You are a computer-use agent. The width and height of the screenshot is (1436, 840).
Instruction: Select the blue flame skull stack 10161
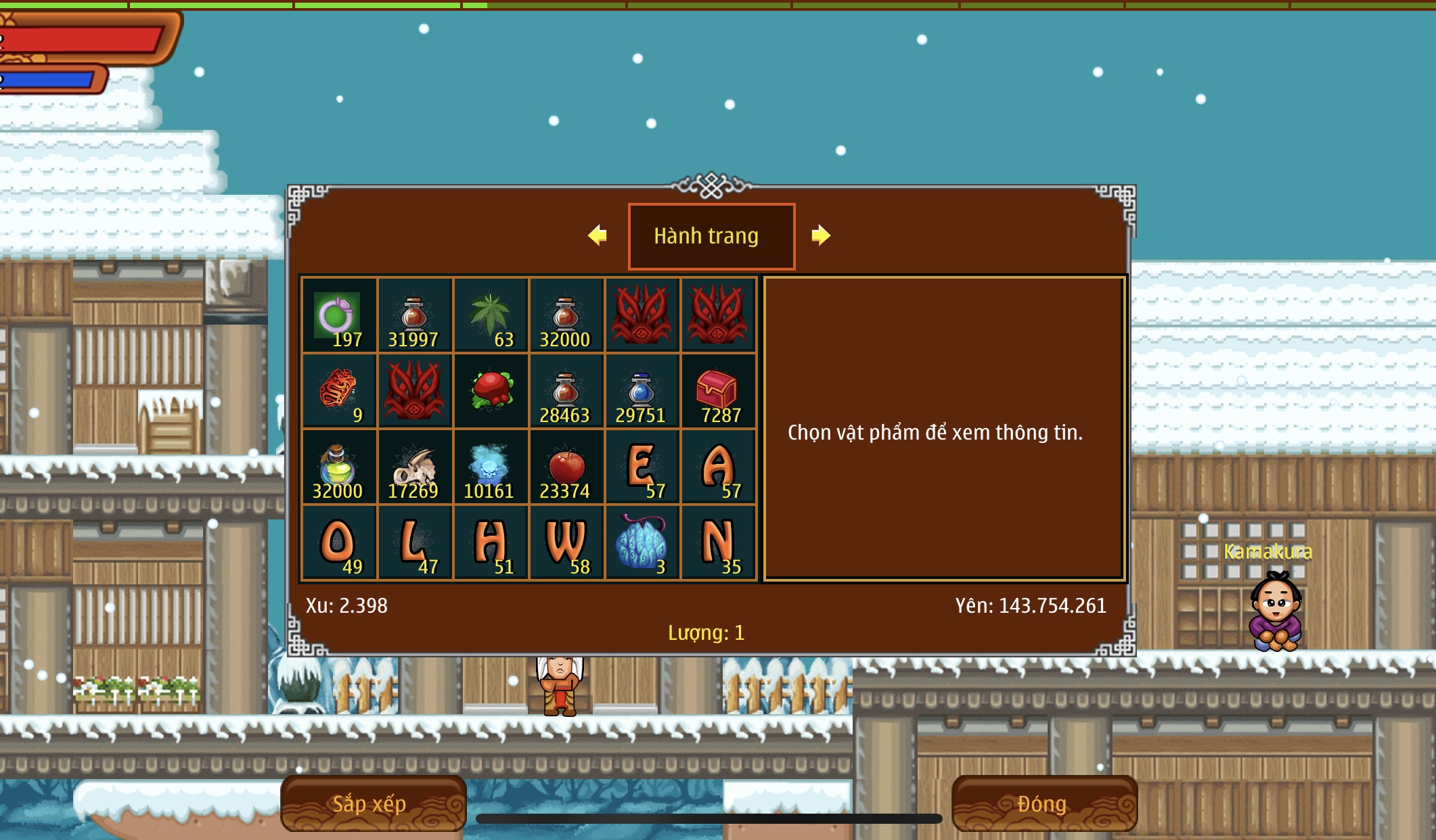(x=491, y=467)
